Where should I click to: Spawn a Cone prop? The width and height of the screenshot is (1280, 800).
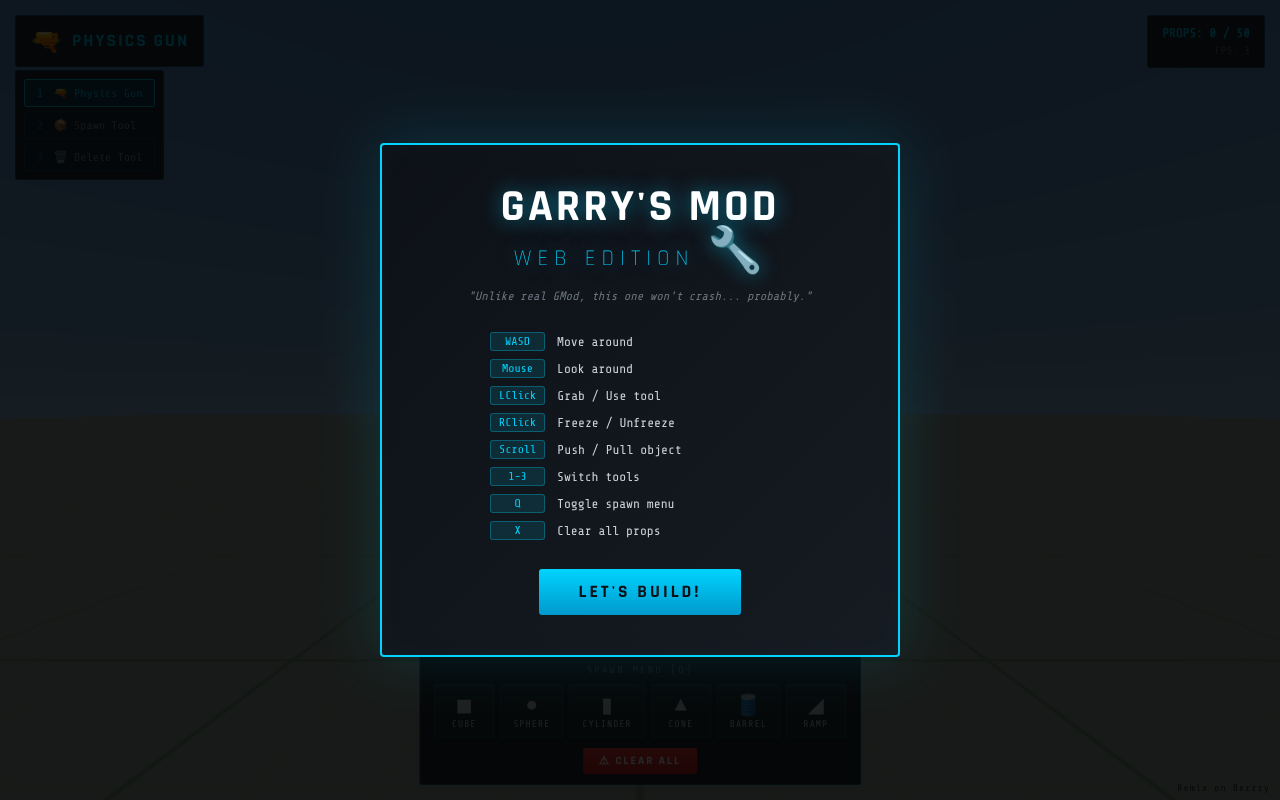coord(681,710)
